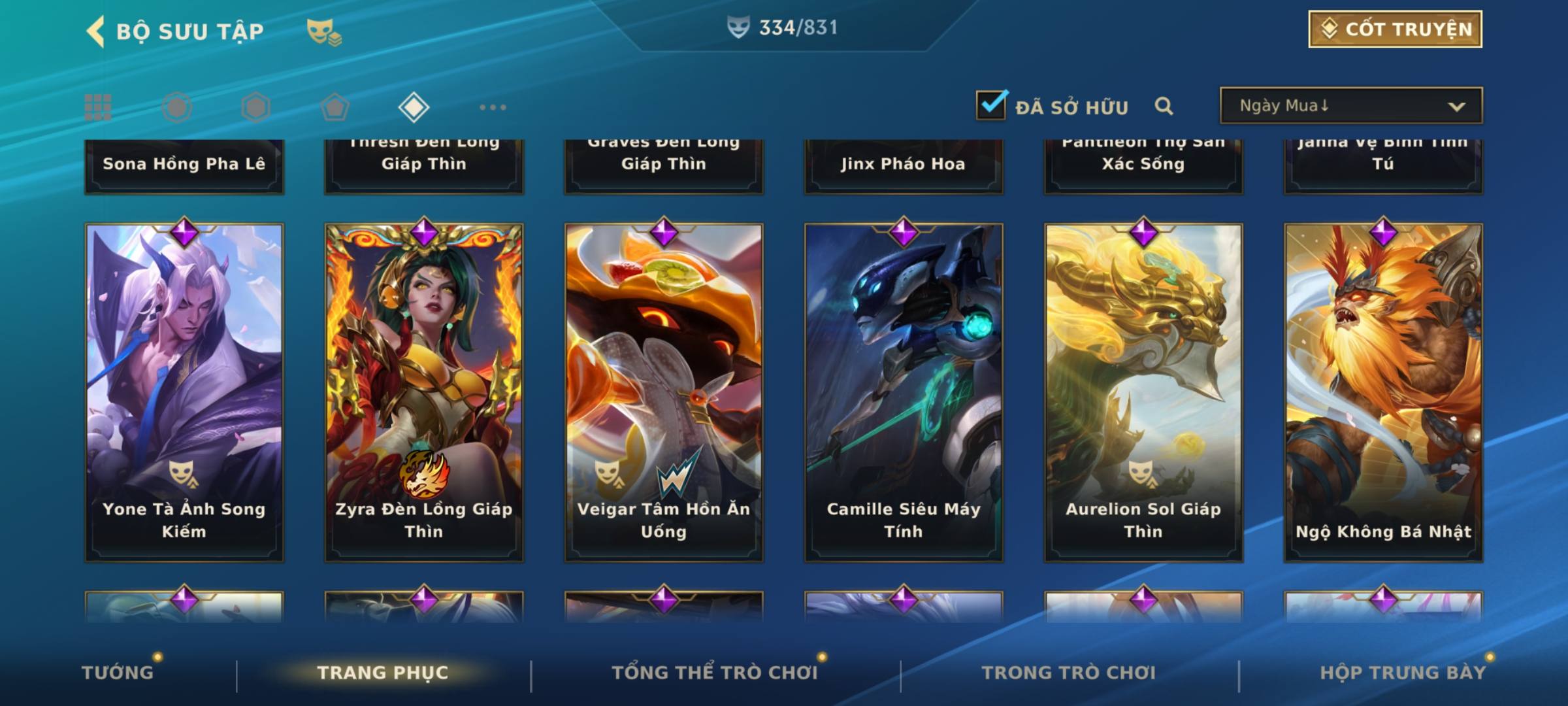Switch to Tổng Thể Trò Chơi tab
This screenshot has width=1568, height=706.
click(715, 673)
